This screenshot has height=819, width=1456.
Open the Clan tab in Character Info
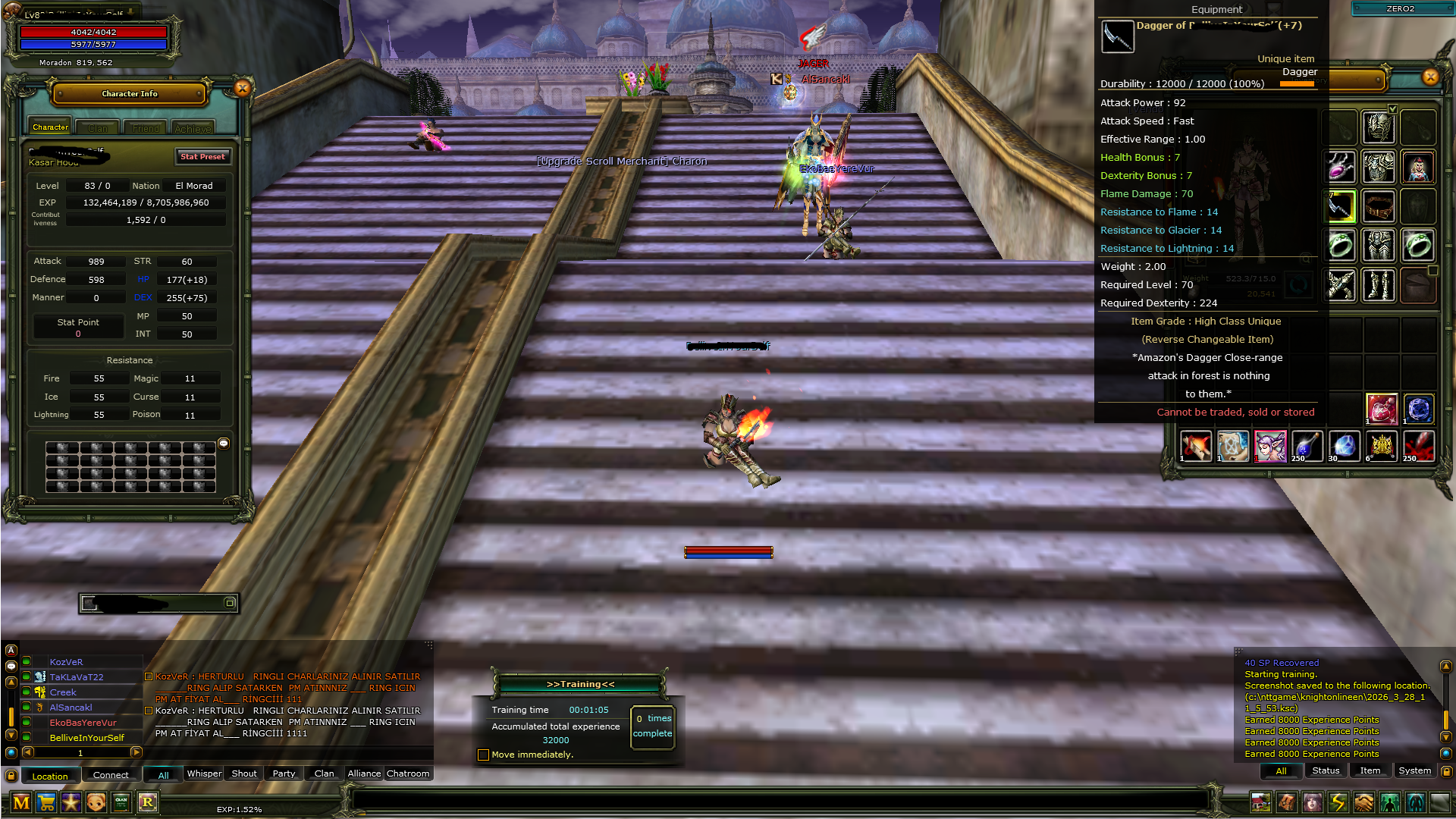pyautogui.click(x=97, y=127)
